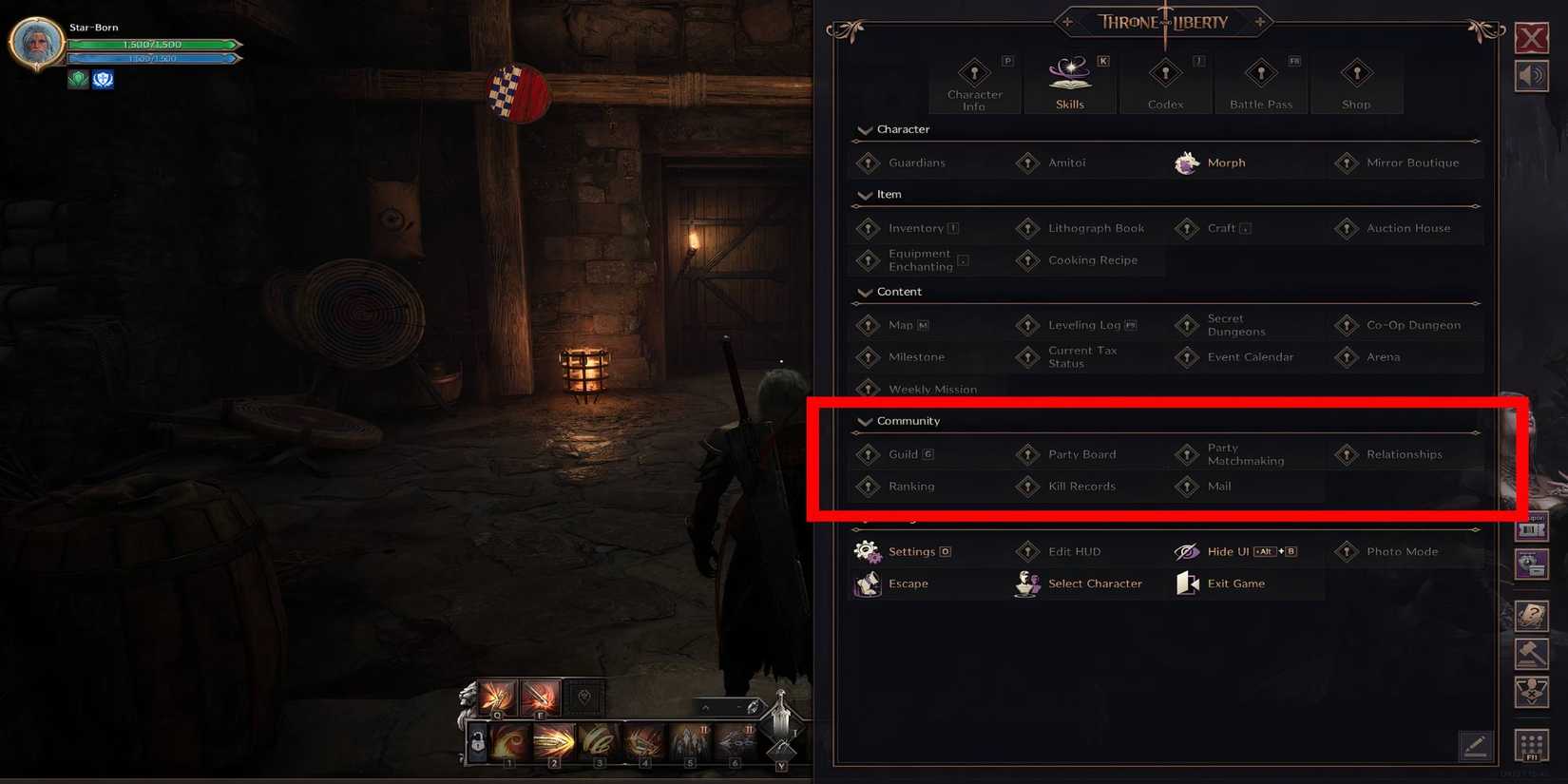The width and height of the screenshot is (1568, 784).
Task: Toggle Hide UI with the crossed-eye icon
Action: [x=1187, y=551]
